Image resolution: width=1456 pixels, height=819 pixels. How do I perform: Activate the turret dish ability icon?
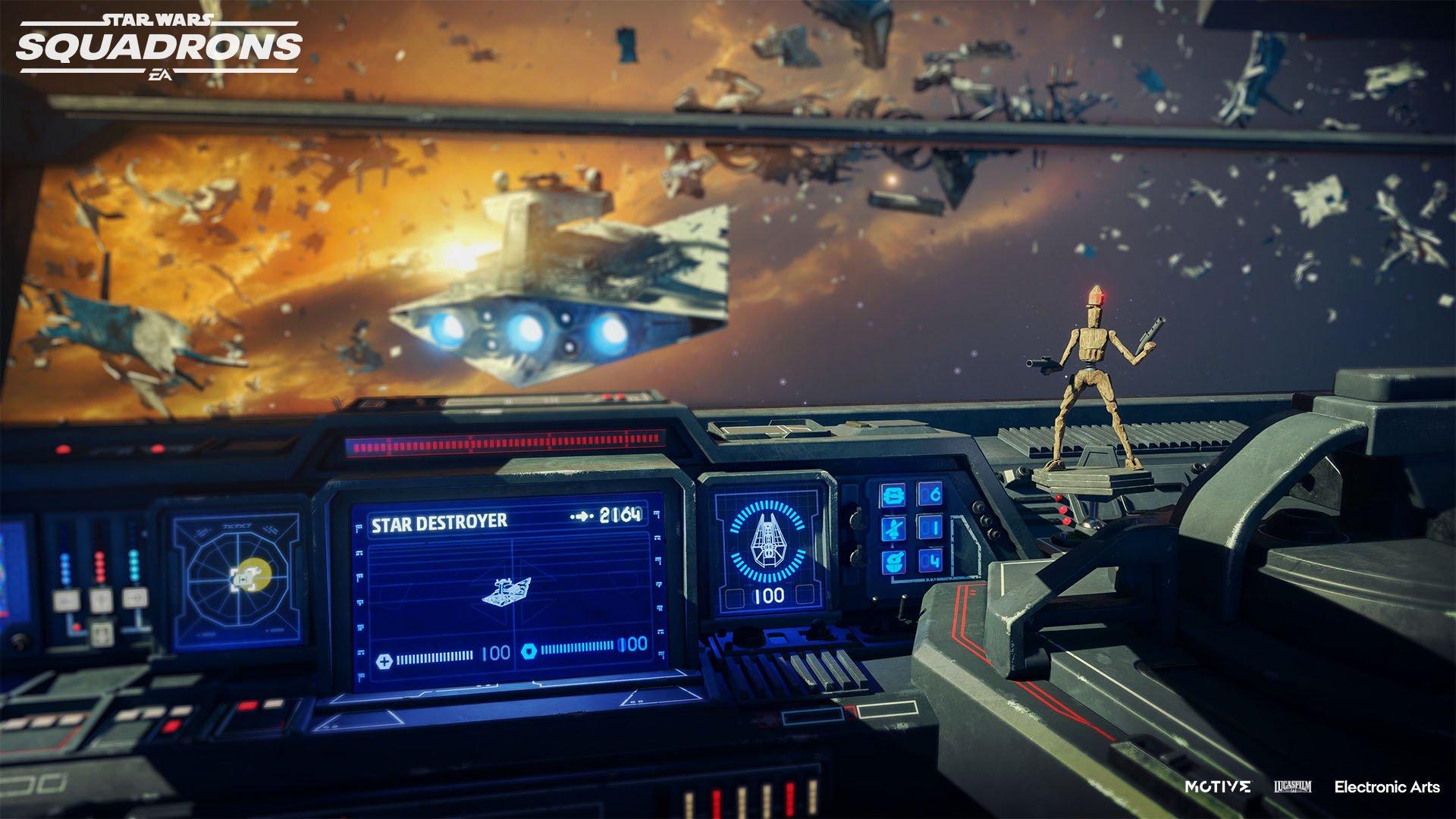point(896,562)
